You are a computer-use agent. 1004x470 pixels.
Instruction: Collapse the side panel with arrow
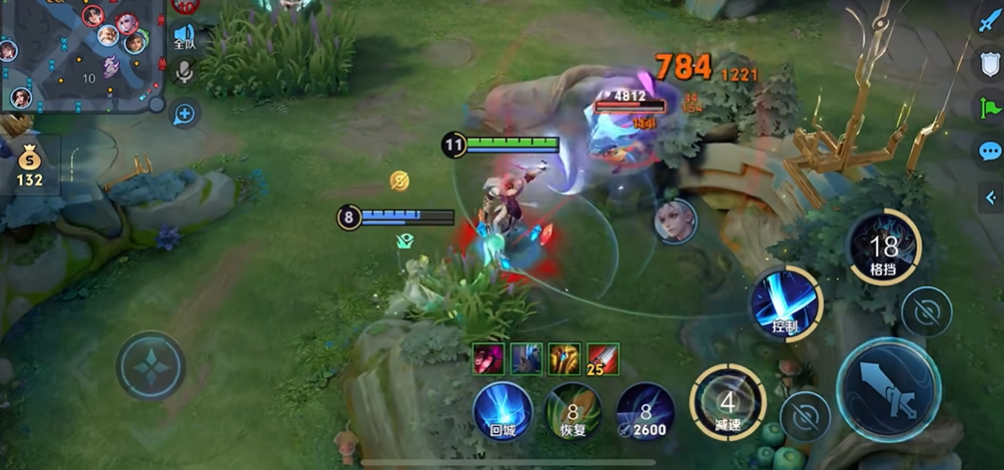point(989,198)
